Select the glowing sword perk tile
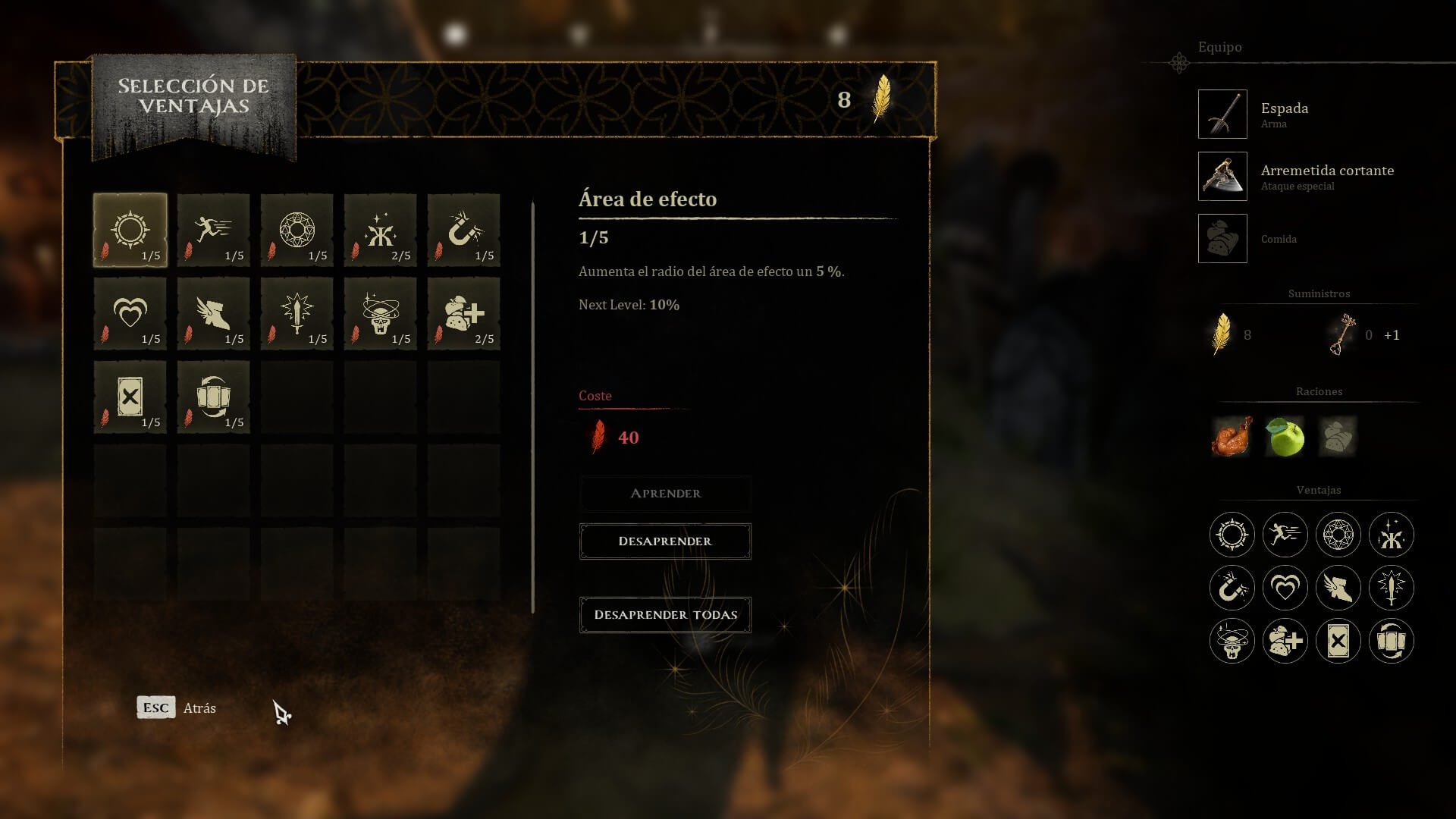 [297, 314]
